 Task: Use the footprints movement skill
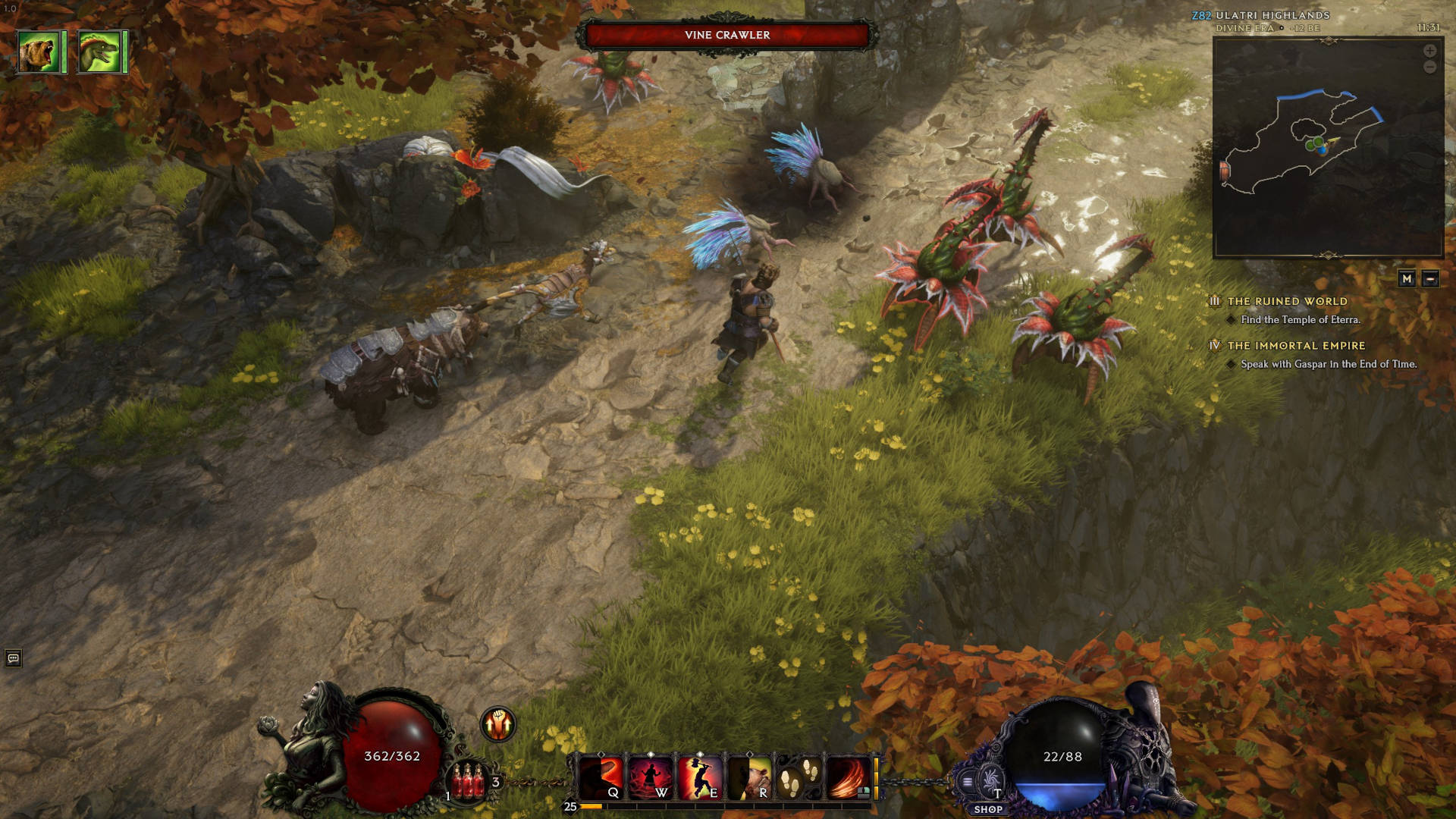[799, 777]
